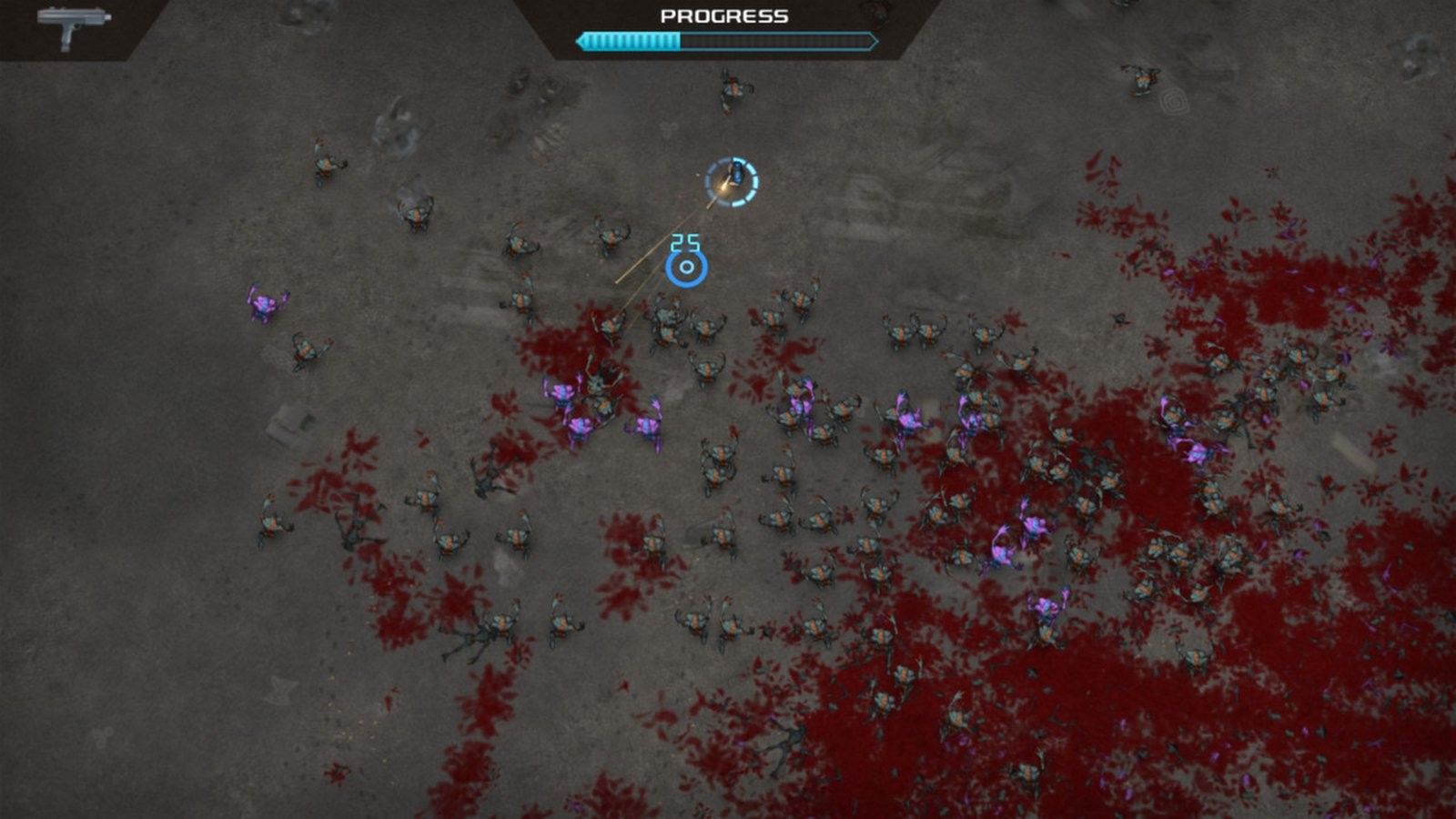Screen dimensions: 1456x819
Task: Select the submachine gun weapon icon
Action: point(73,25)
